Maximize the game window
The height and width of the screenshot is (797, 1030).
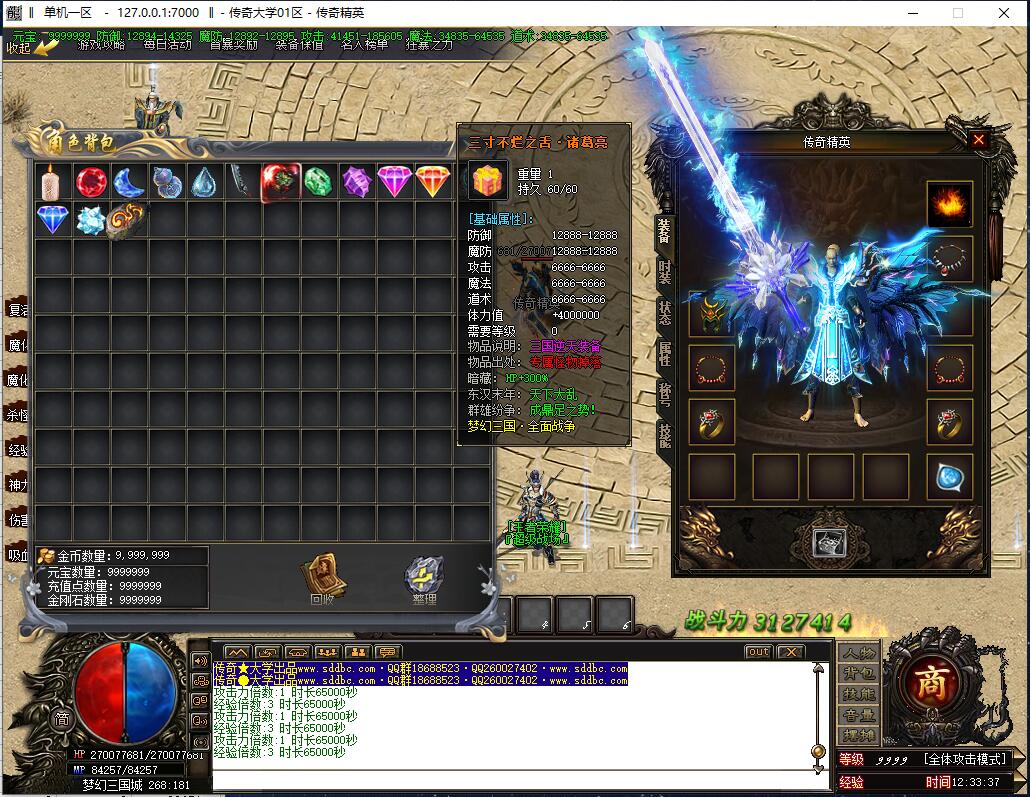tap(957, 13)
